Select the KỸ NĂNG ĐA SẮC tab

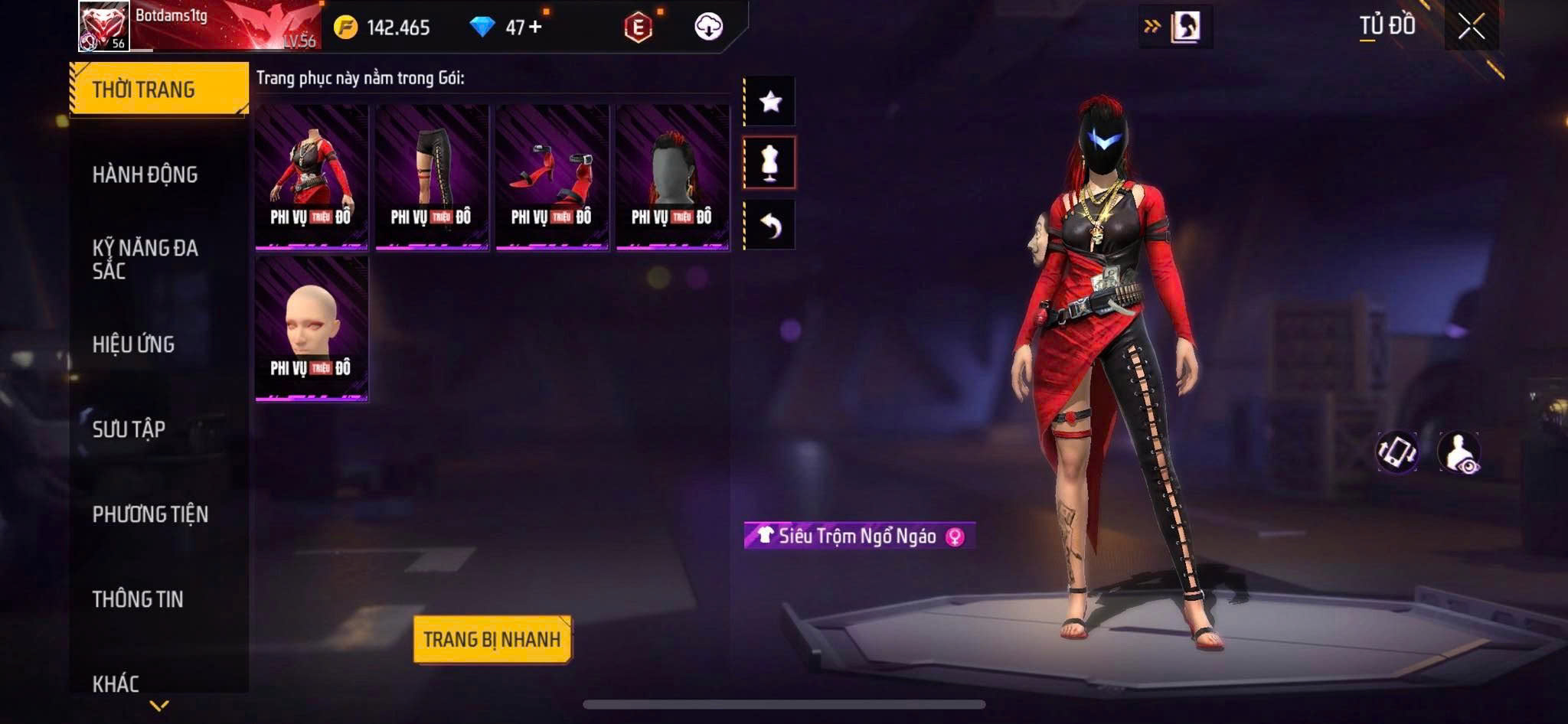coord(145,259)
